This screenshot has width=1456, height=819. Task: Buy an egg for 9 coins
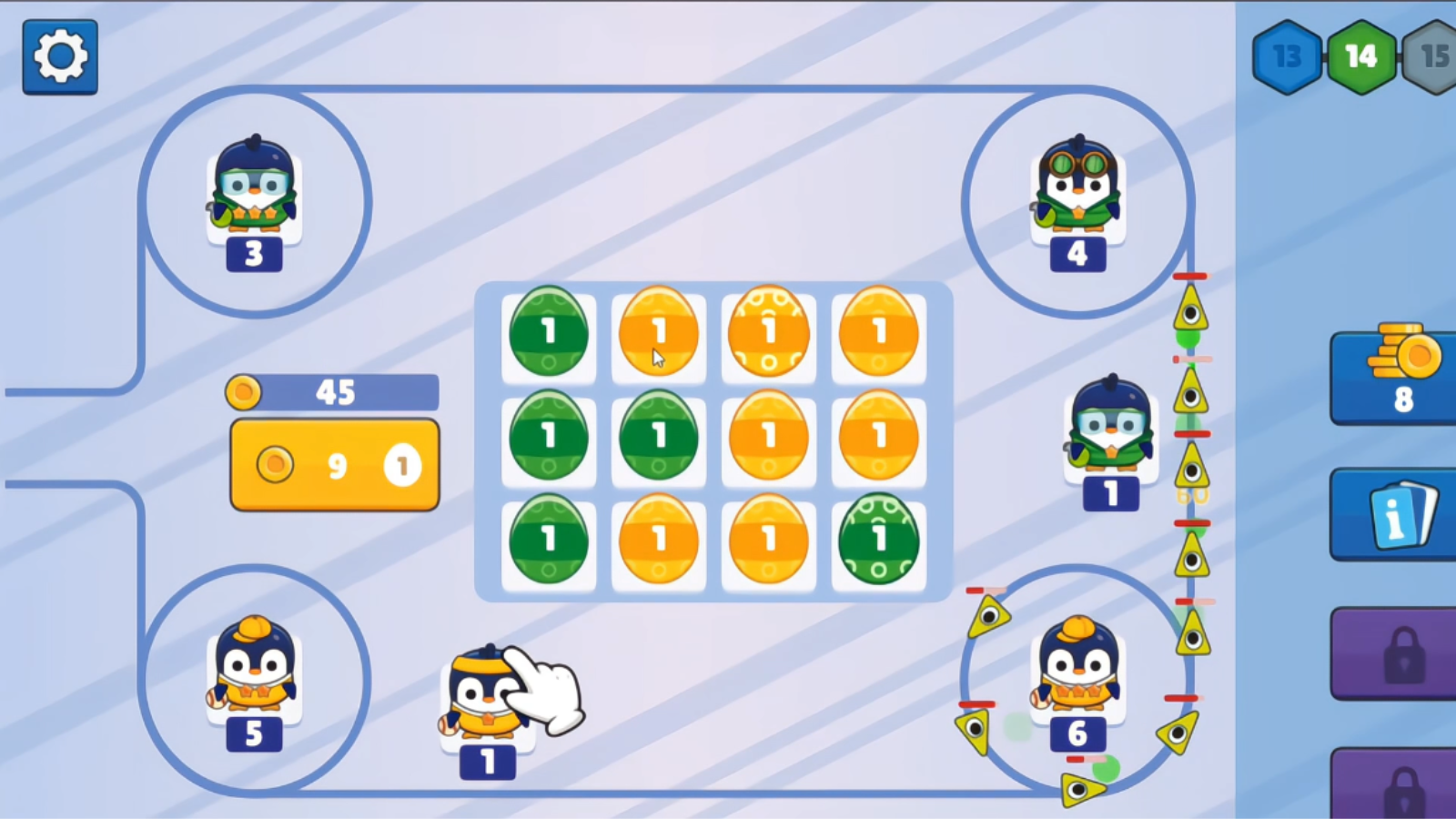pos(333,464)
